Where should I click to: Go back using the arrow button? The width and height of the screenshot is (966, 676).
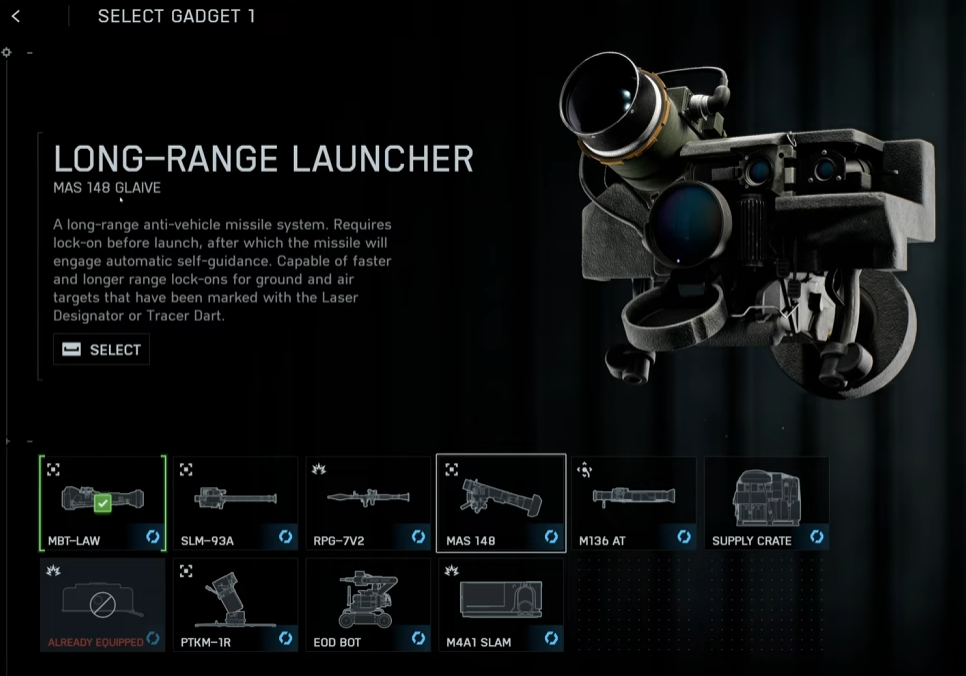pyautogui.click(x=16, y=17)
